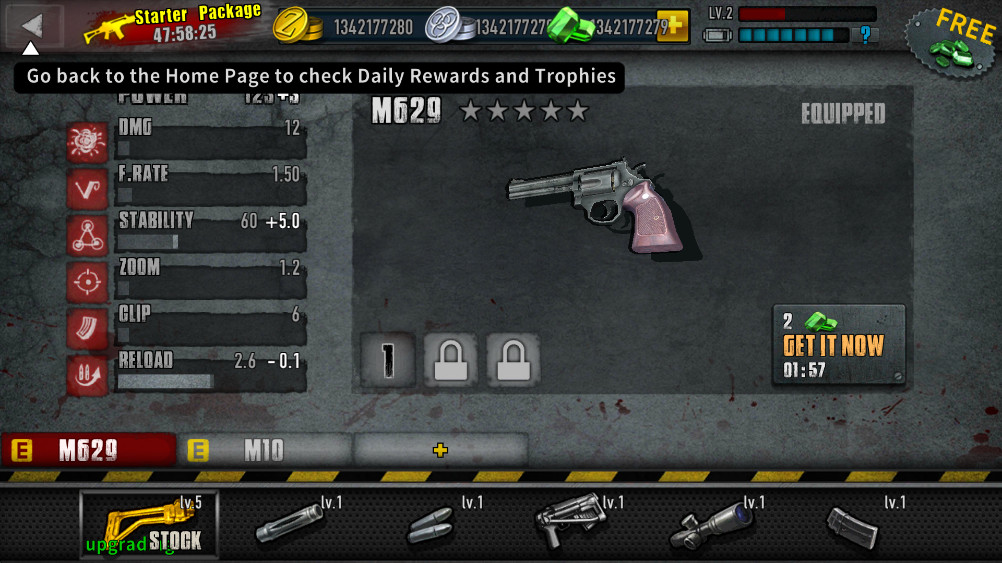Click the damage stat icon
The height and width of the screenshot is (563, 1002).
point(88,142)
